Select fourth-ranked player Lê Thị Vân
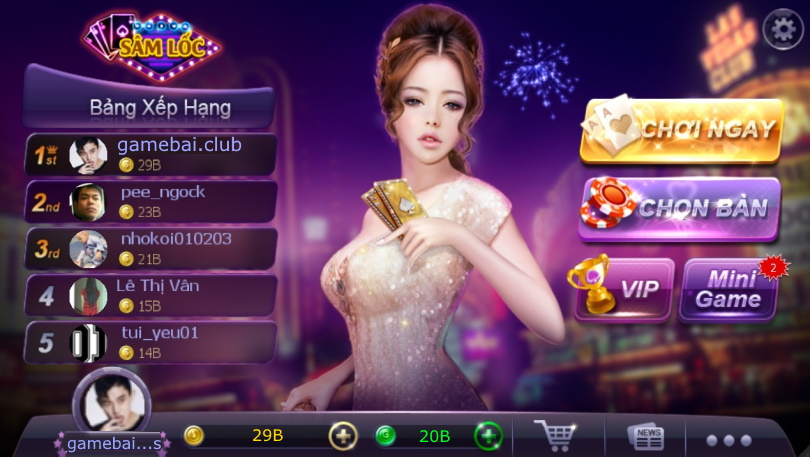The width and height of the screenshot is (810, 457). [x=151, y=295]
